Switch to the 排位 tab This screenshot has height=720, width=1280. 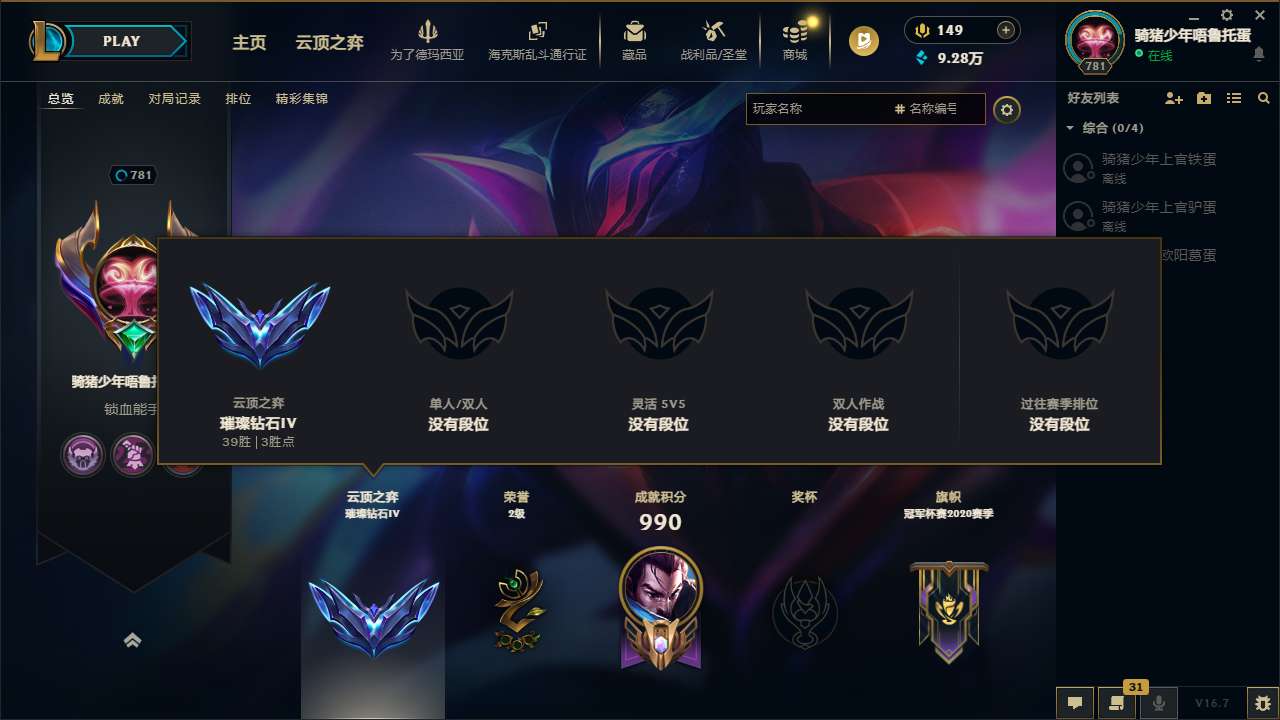pos(238,99)
